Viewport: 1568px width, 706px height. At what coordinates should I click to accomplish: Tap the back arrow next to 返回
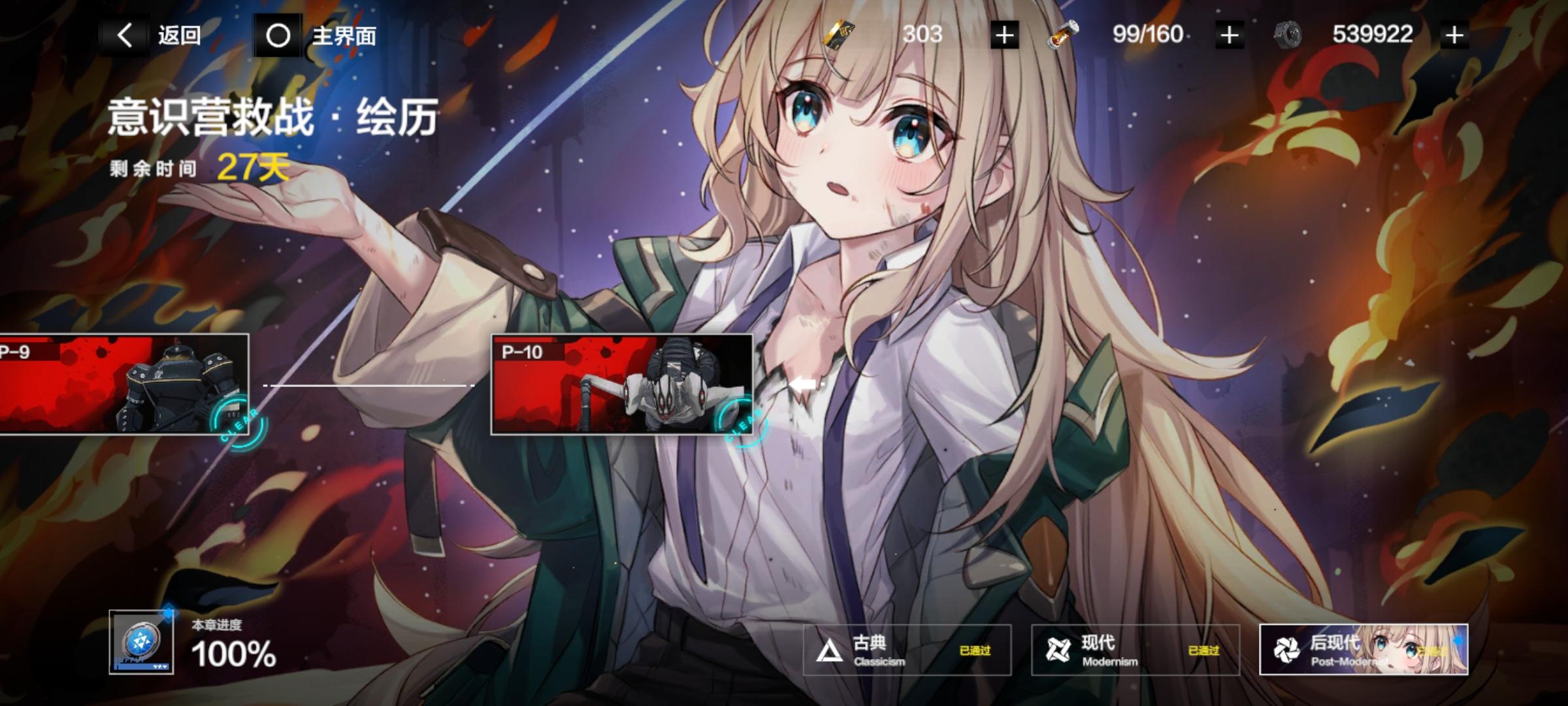click(127, 35)
